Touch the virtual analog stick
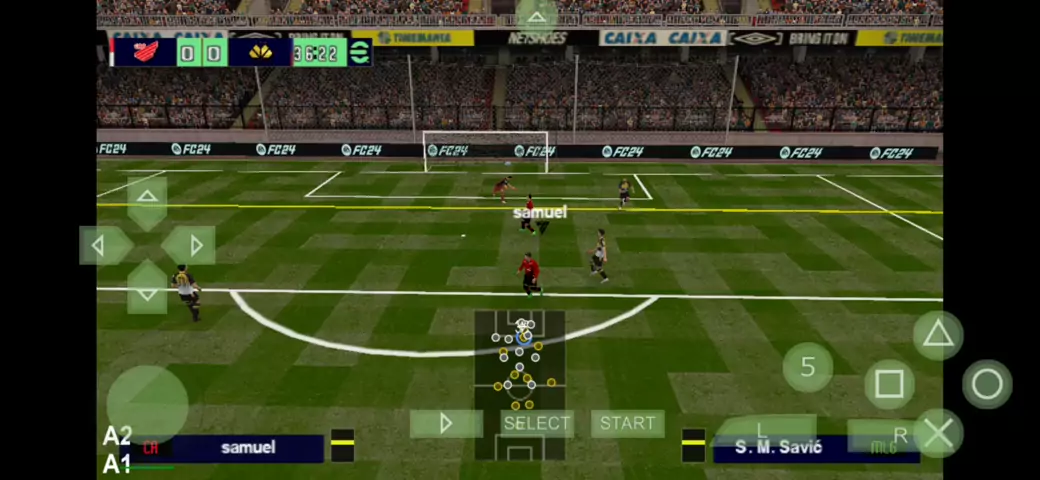Image resolution: width=1040 pixels, height=480 pixels. point(147,405)
